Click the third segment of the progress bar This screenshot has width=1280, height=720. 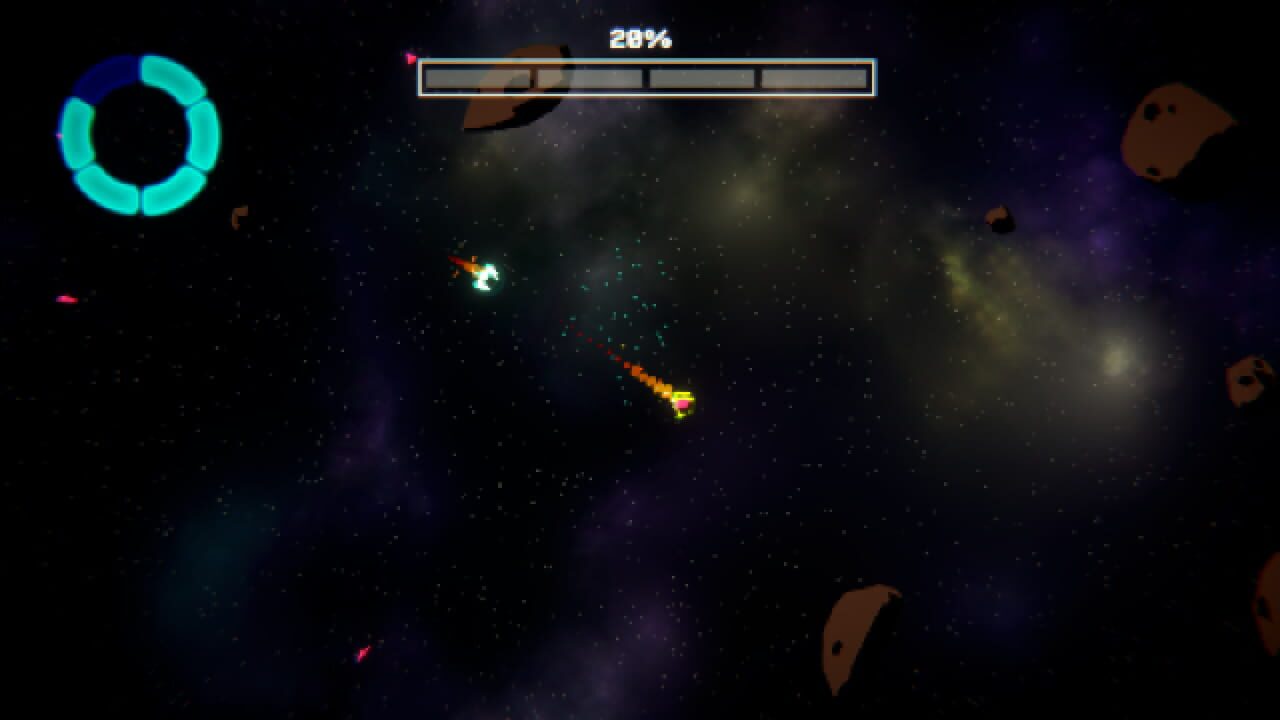tap(702, 76)
